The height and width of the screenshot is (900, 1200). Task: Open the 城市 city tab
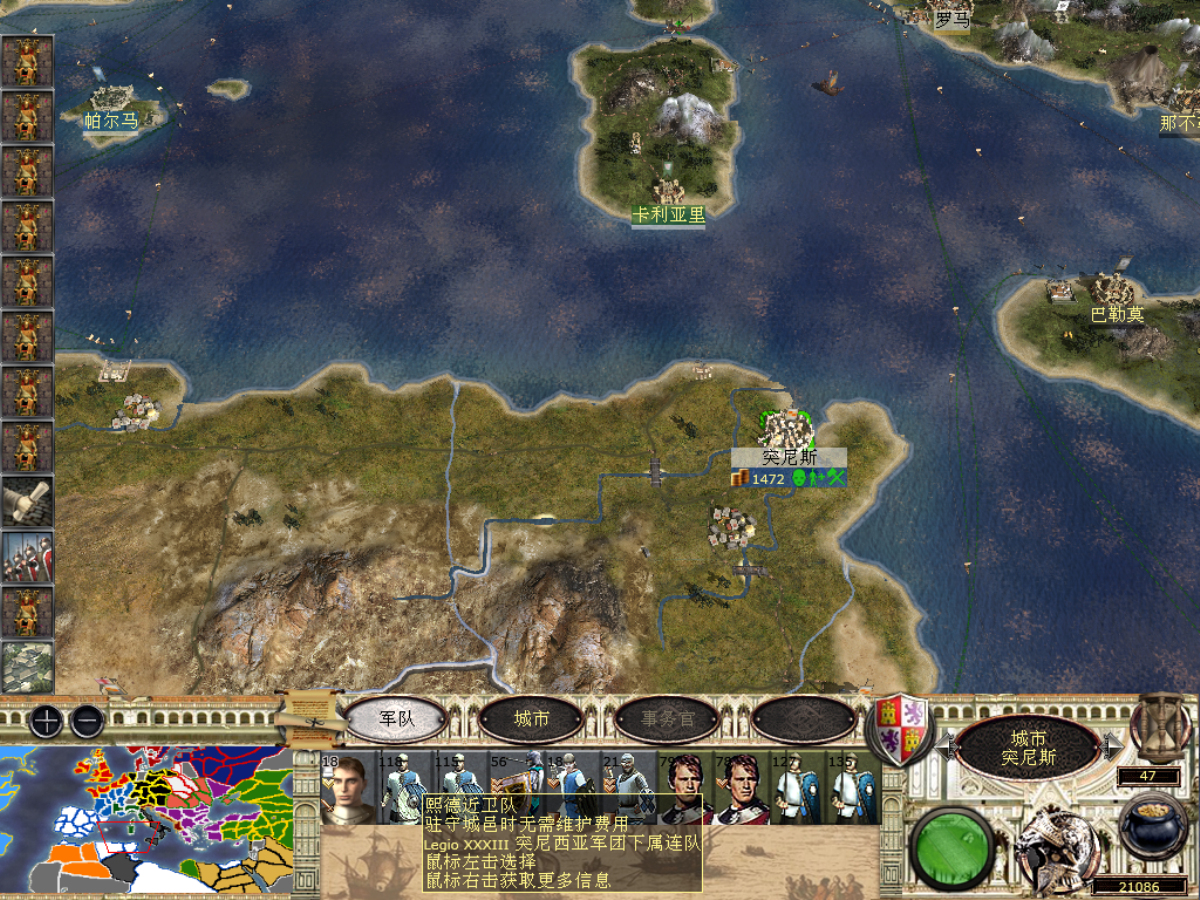click(531, 718)
